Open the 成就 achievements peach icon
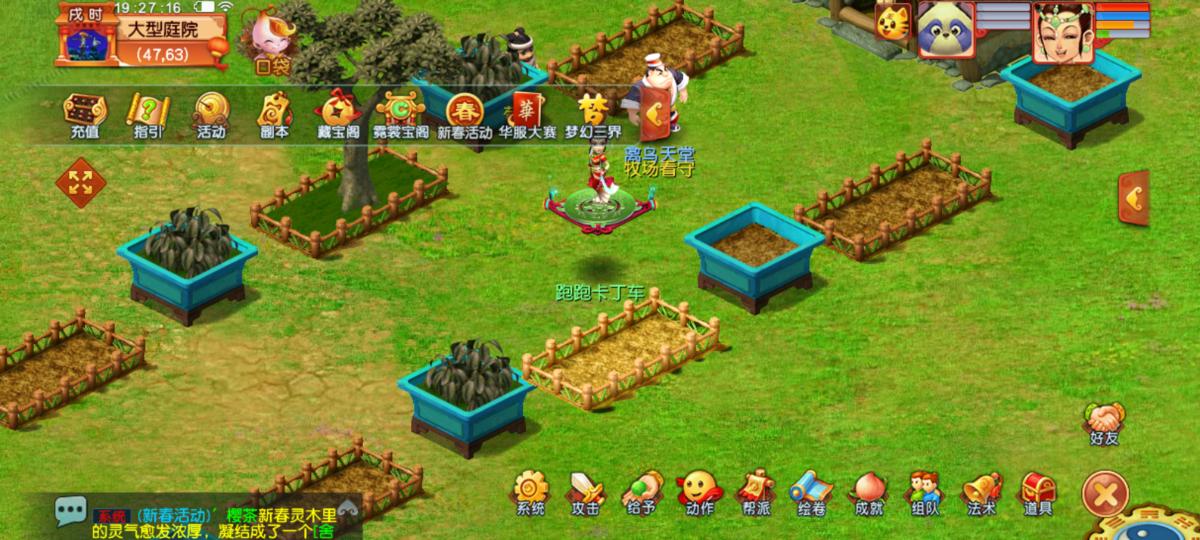 [x=868, y=490]
